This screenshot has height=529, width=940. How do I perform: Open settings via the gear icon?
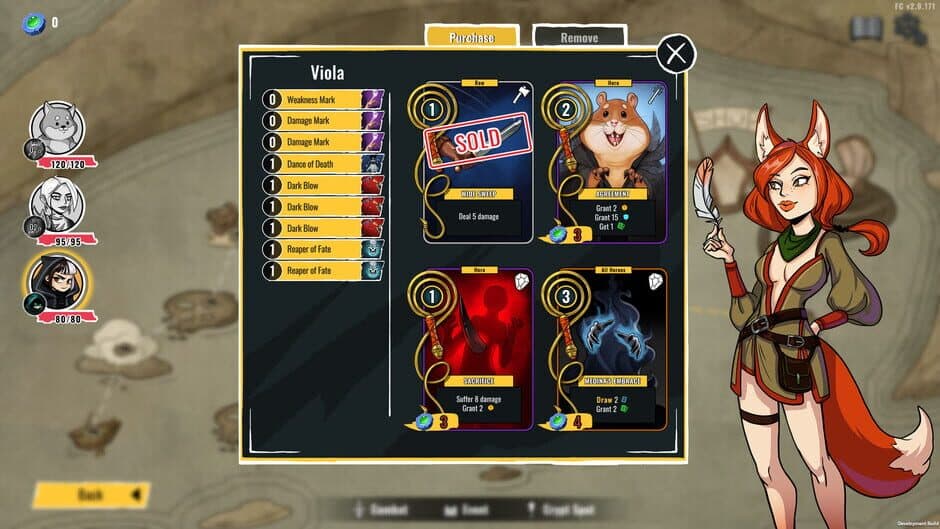[909, 28]
